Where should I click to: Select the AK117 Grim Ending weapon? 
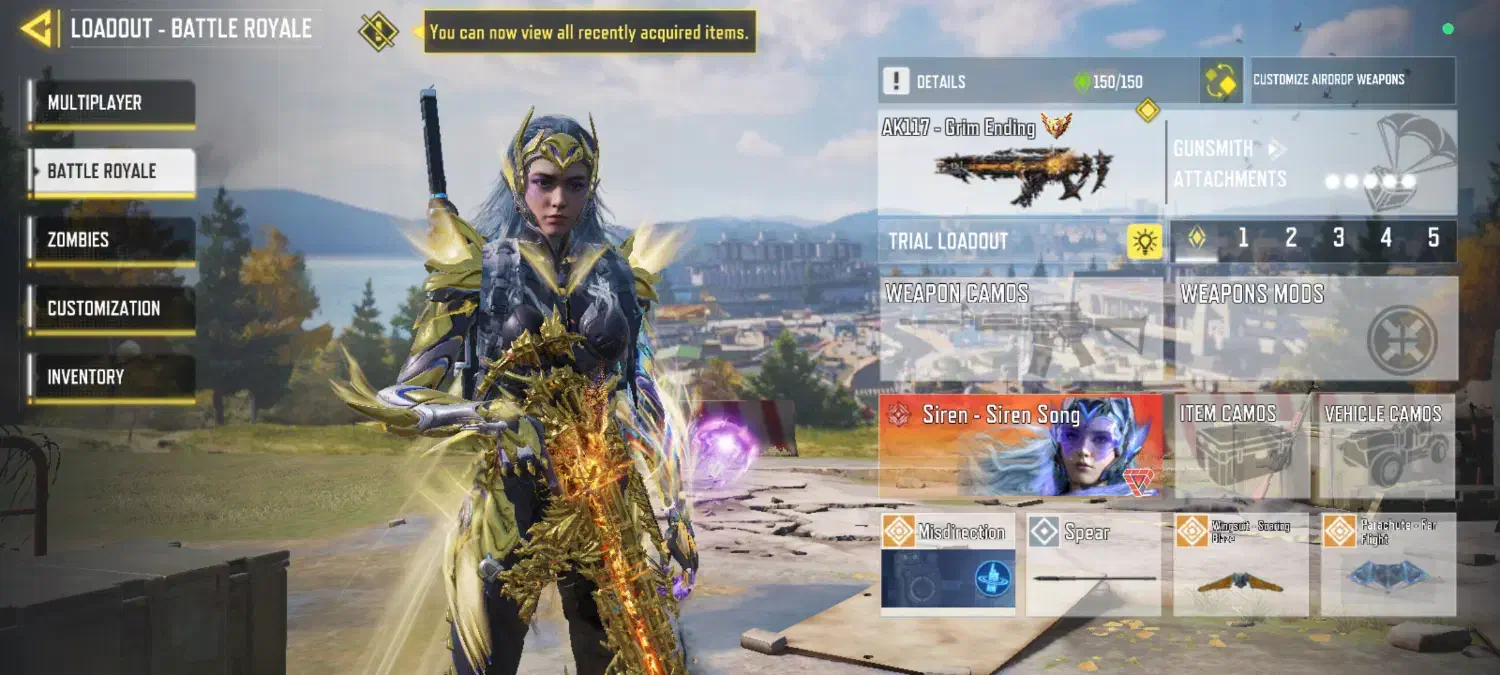tap(1020, 163)
